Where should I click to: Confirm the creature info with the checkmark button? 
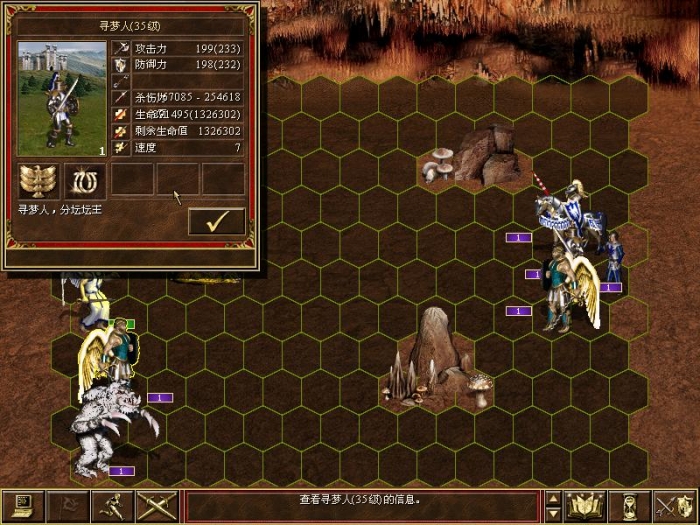216,221
